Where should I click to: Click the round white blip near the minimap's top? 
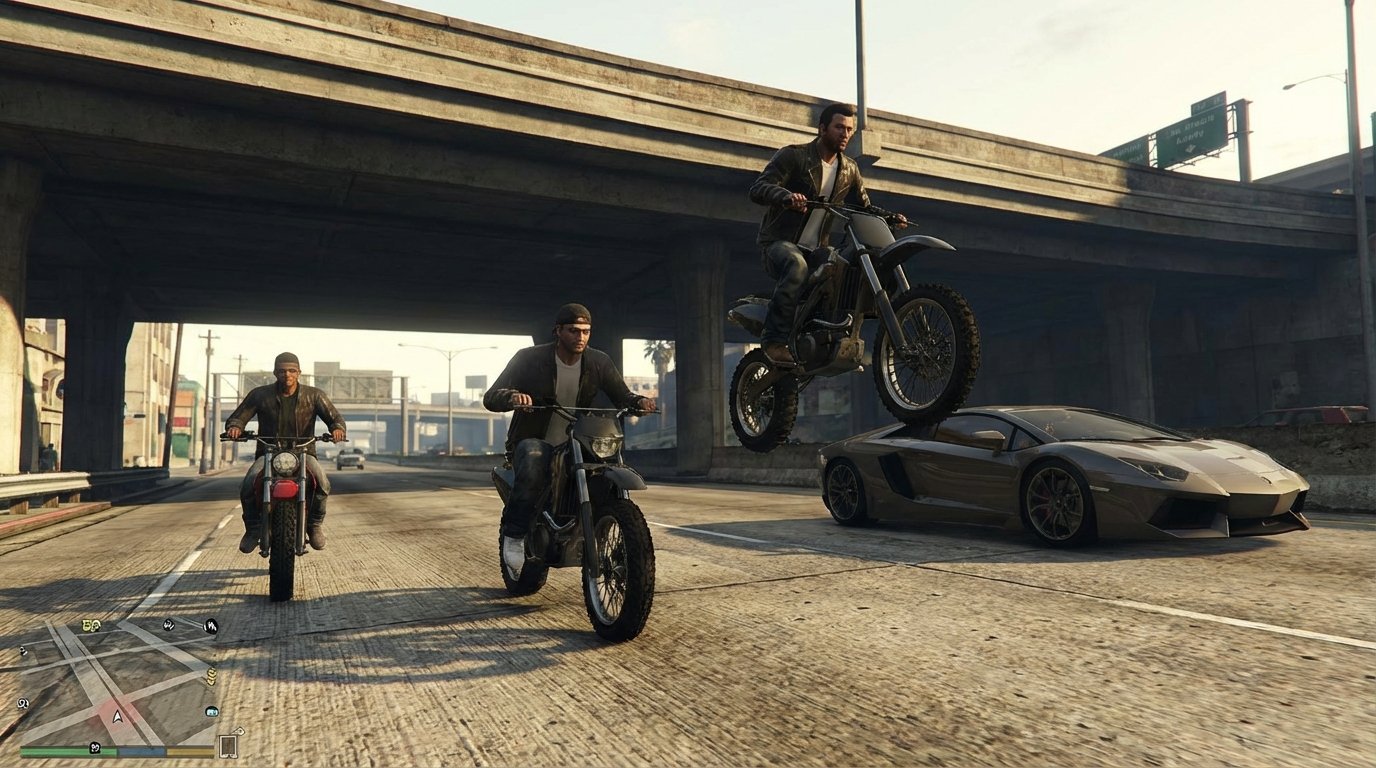click(x=168, y=625)
